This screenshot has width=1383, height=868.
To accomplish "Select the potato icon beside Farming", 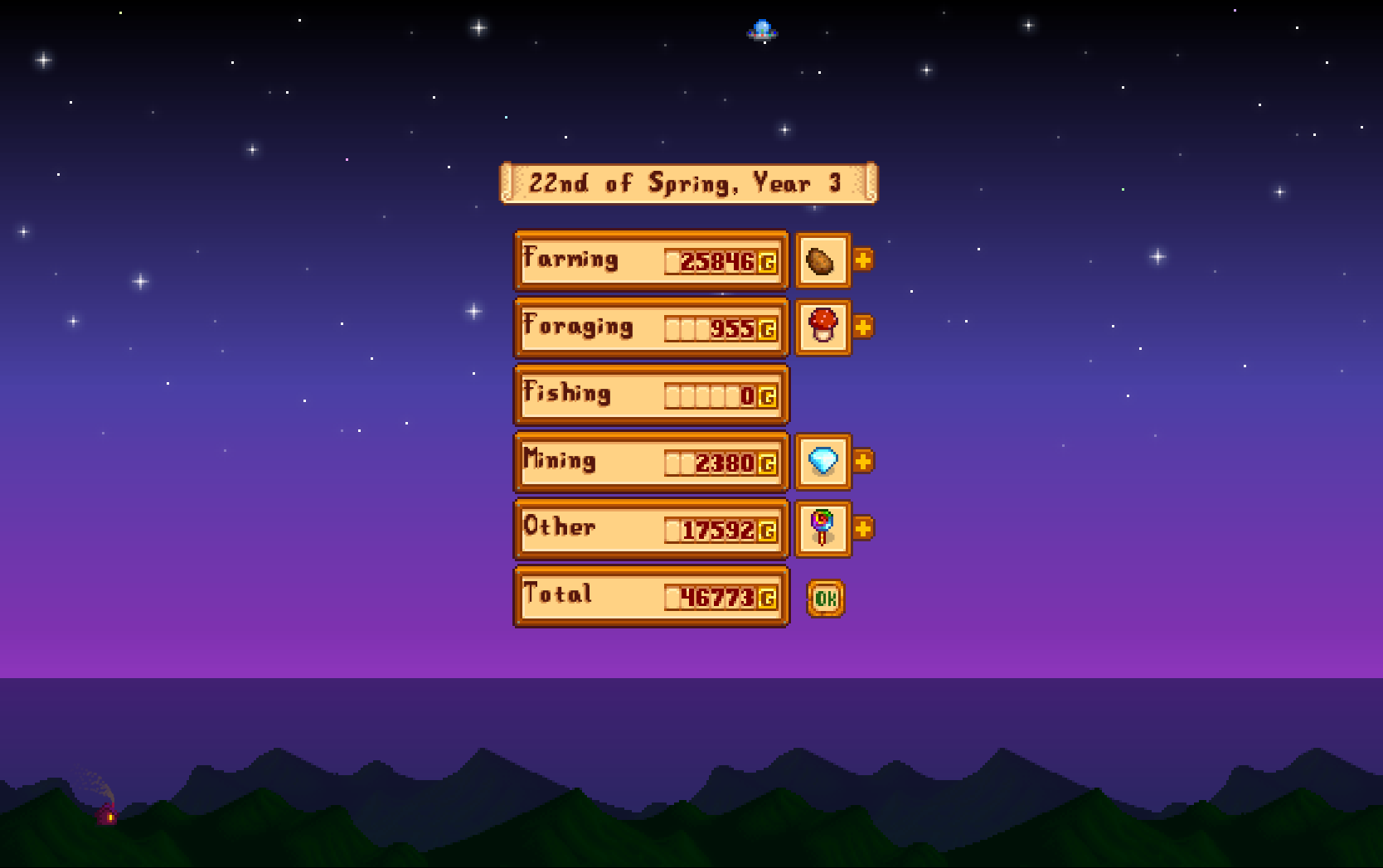I will click(823, 261).
